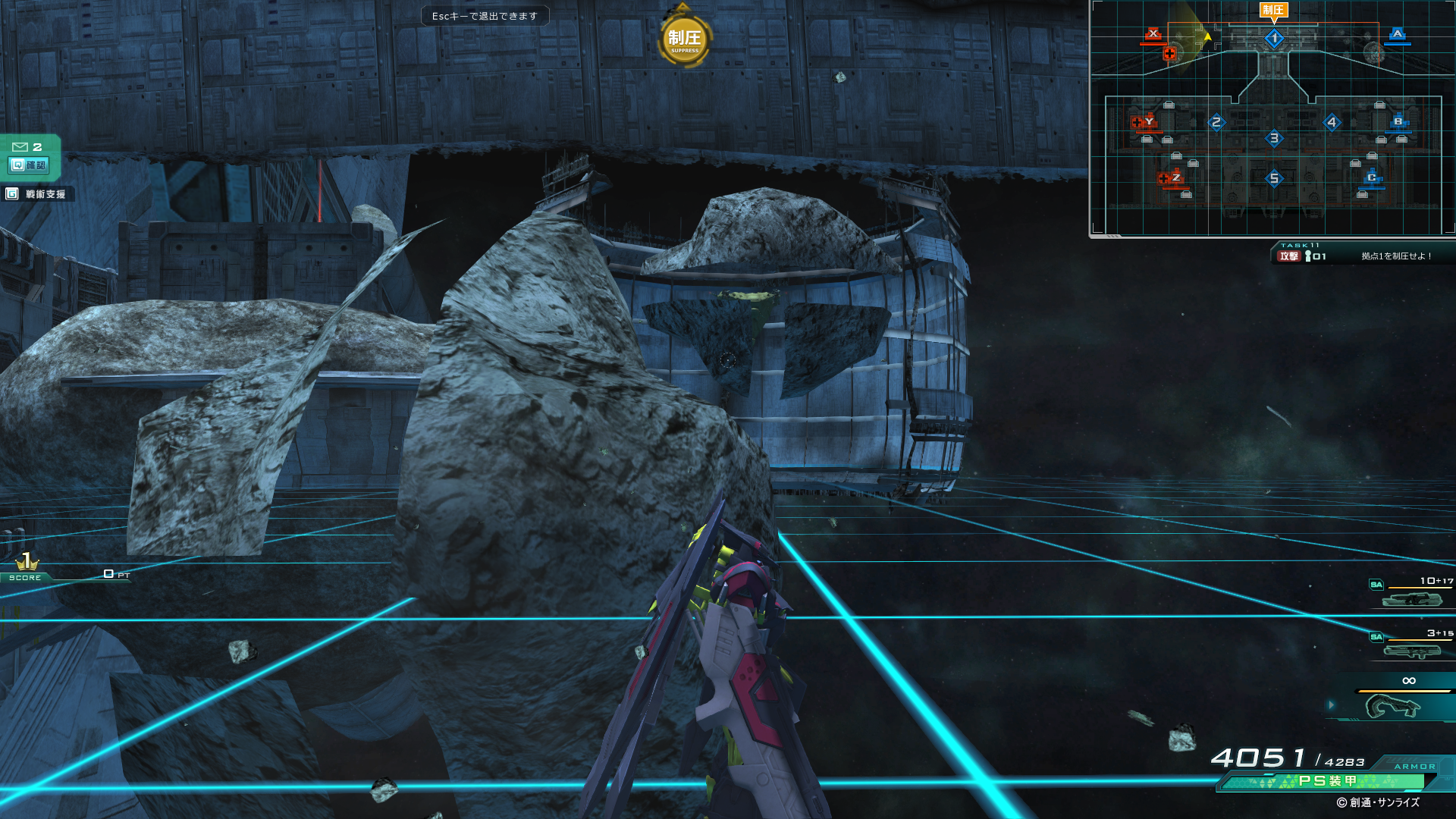Select the first SA rifle weapon slot
This screenshot has width=1456, height=819.
[1411, 599]
